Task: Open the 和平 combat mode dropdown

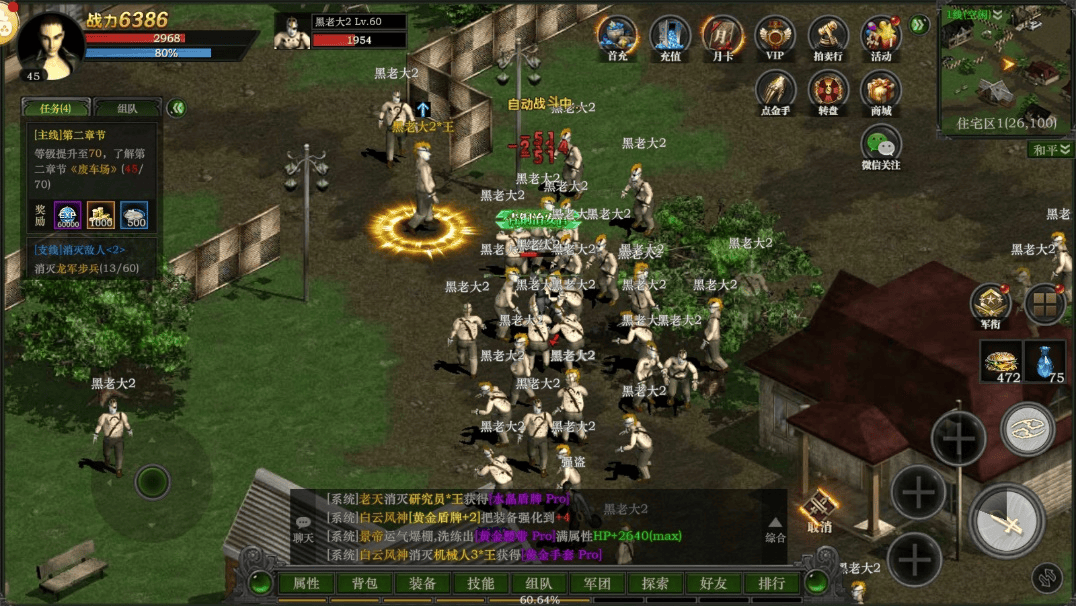Action: (1051, 150)
